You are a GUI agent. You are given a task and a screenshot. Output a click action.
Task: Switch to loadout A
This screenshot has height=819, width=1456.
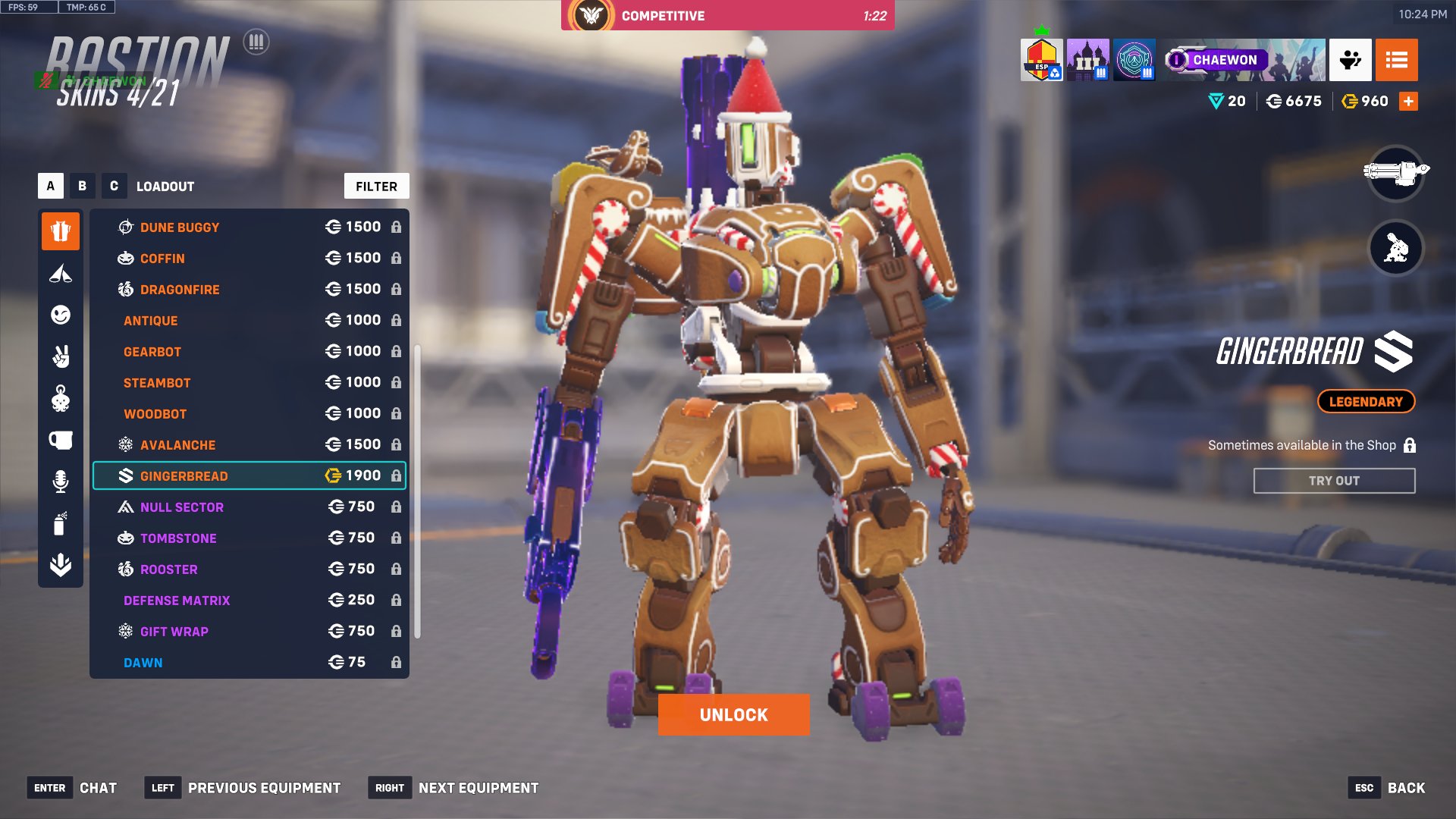click(x=51, y=186)
